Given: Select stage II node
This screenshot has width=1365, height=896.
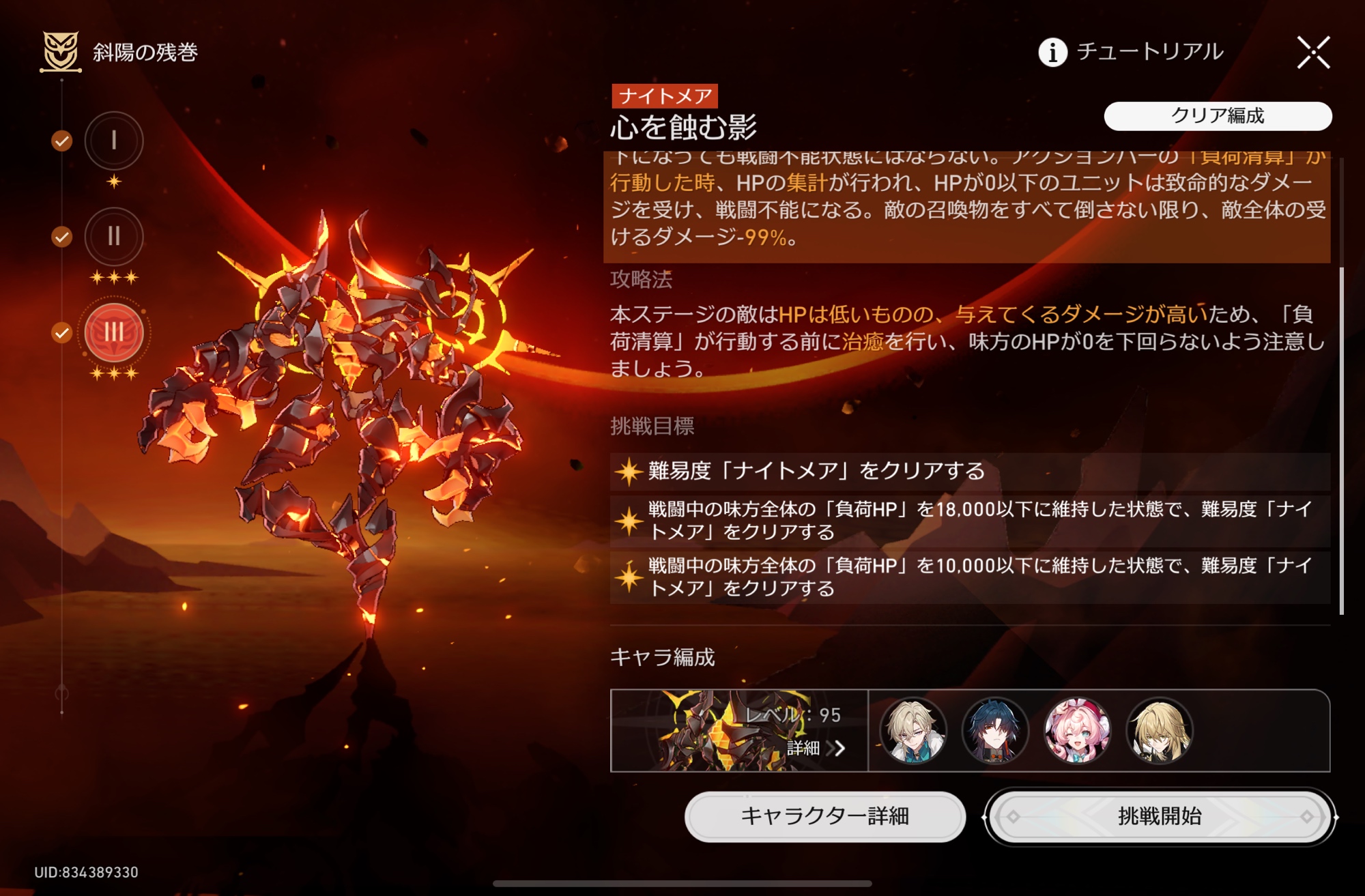Looking at the screenshot, I should (x=114, y=236).
